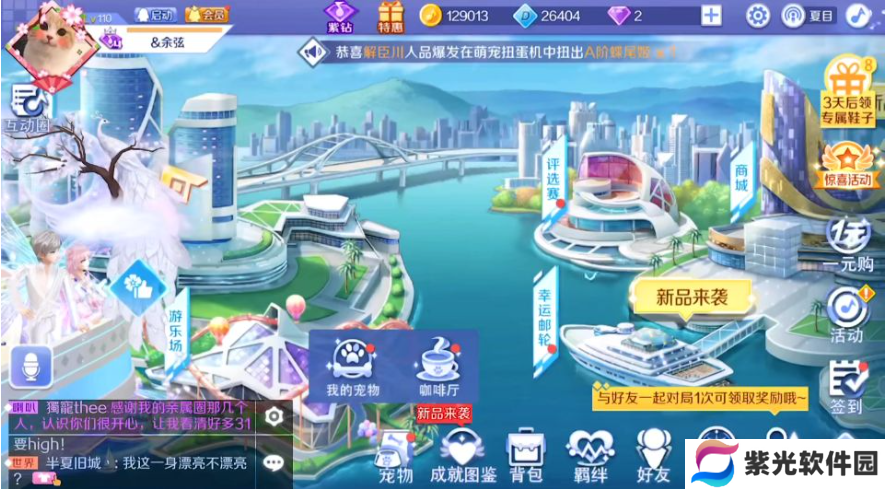Select 我的宠物 my pet button

(x=352, y=367)
